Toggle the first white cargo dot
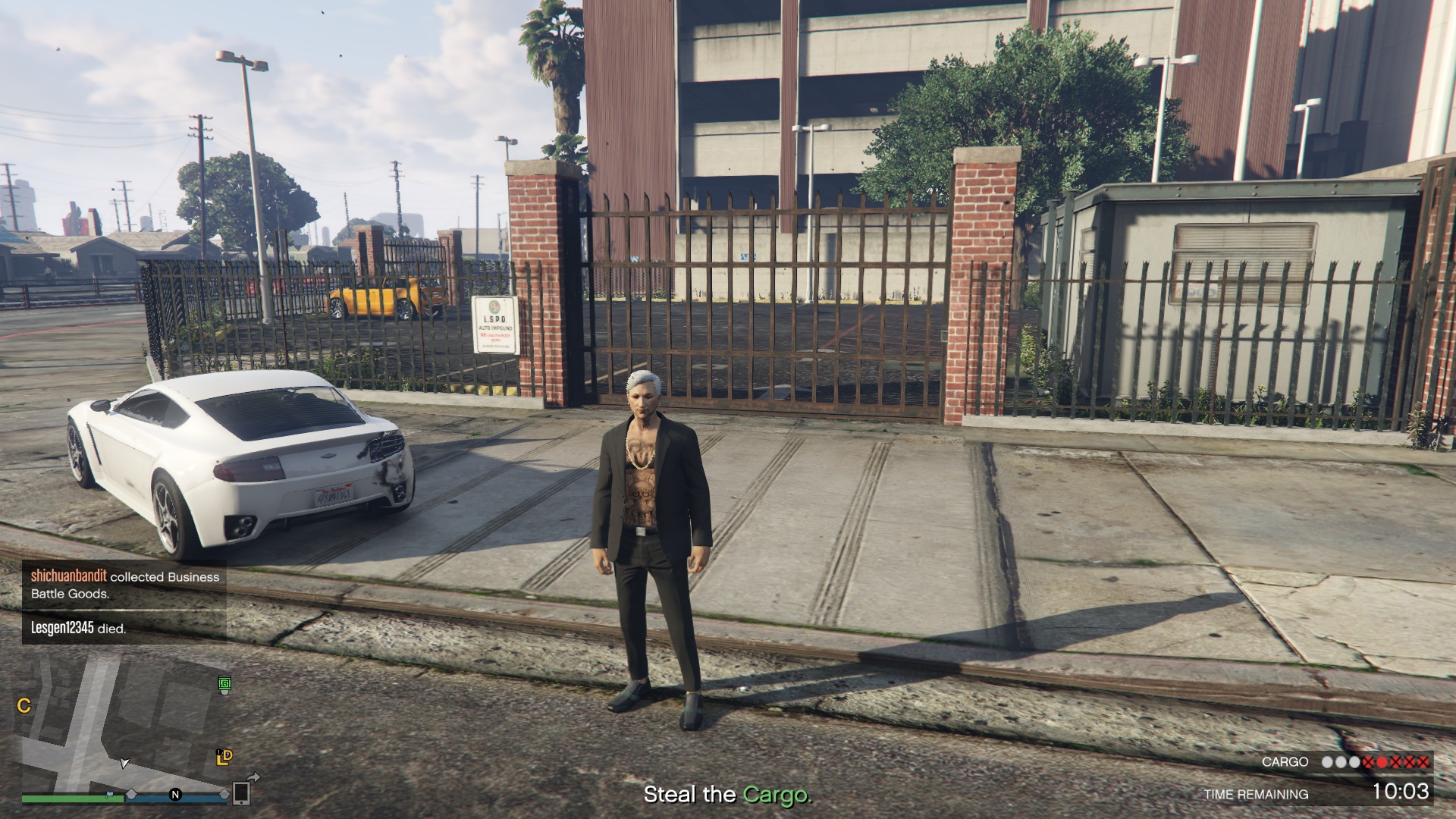 [x=1328, y=762]
